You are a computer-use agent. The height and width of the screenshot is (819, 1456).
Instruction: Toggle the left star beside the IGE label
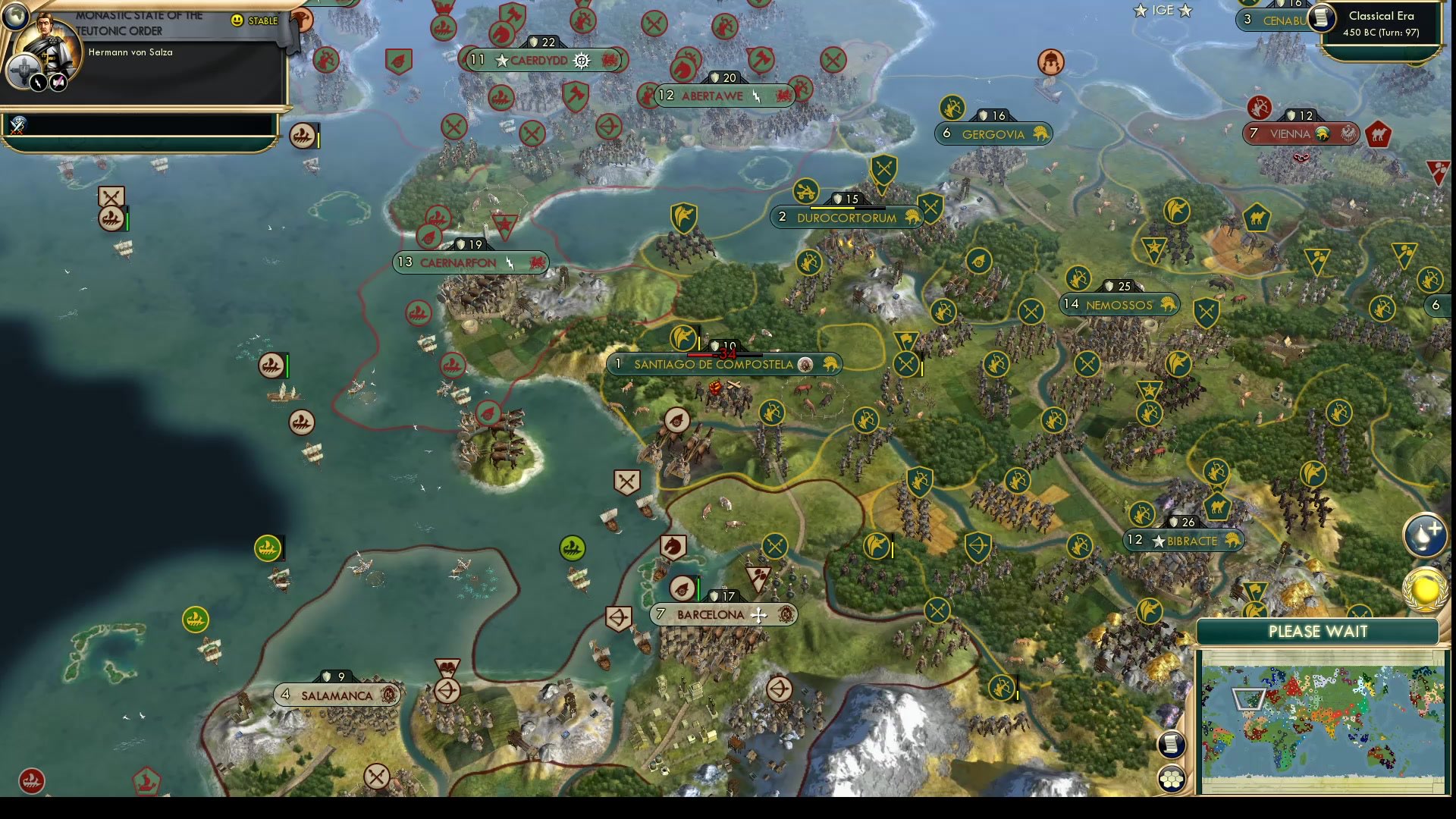1139,11
